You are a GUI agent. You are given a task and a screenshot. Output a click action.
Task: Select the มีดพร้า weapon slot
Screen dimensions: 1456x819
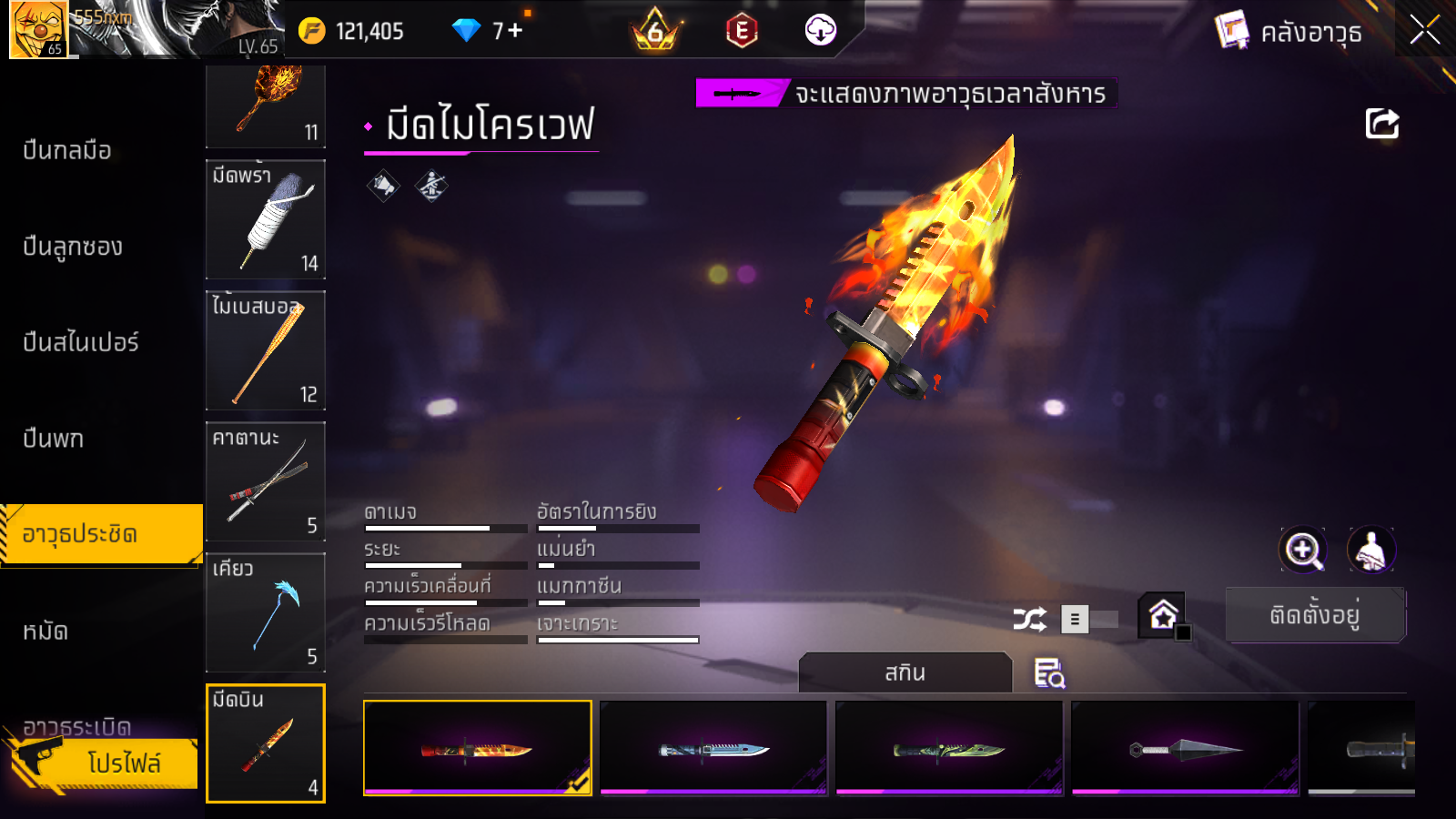[266, 219]
